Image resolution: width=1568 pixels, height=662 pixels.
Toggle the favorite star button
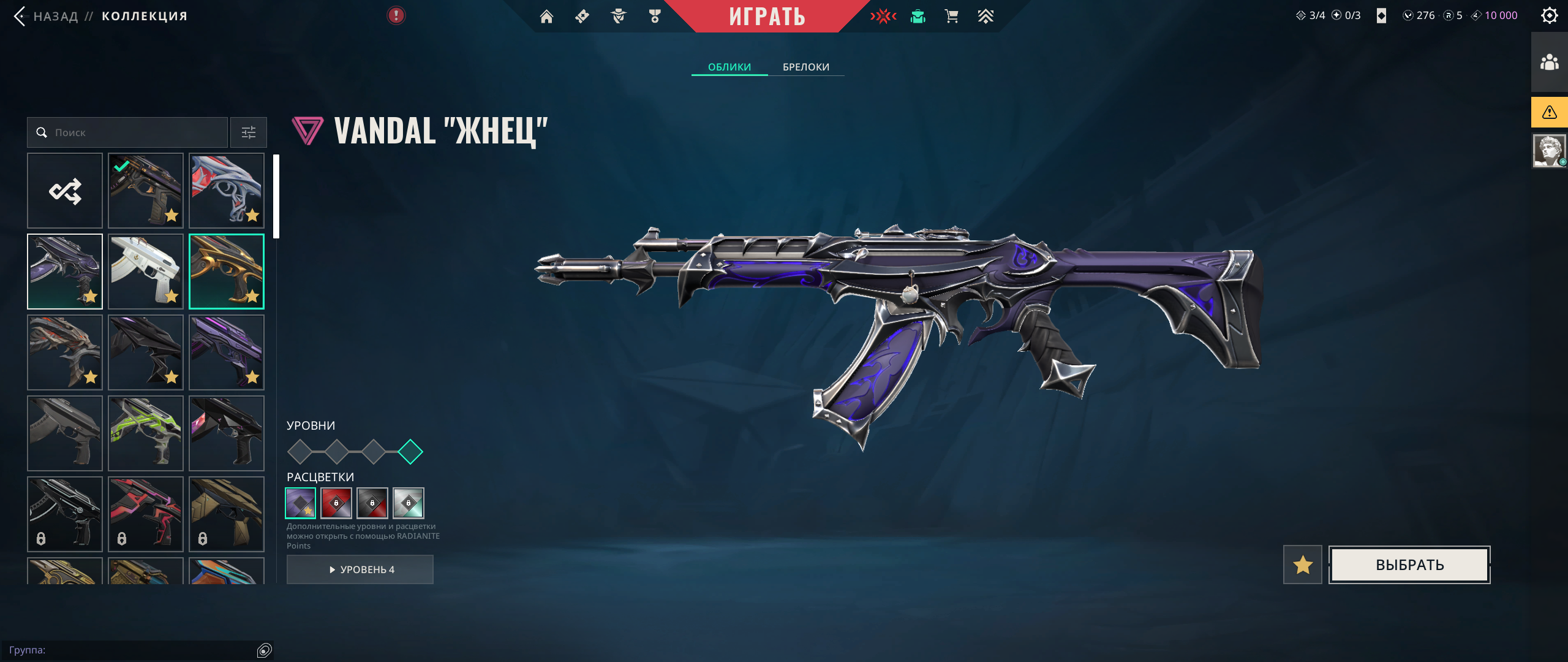[1303, 565]
